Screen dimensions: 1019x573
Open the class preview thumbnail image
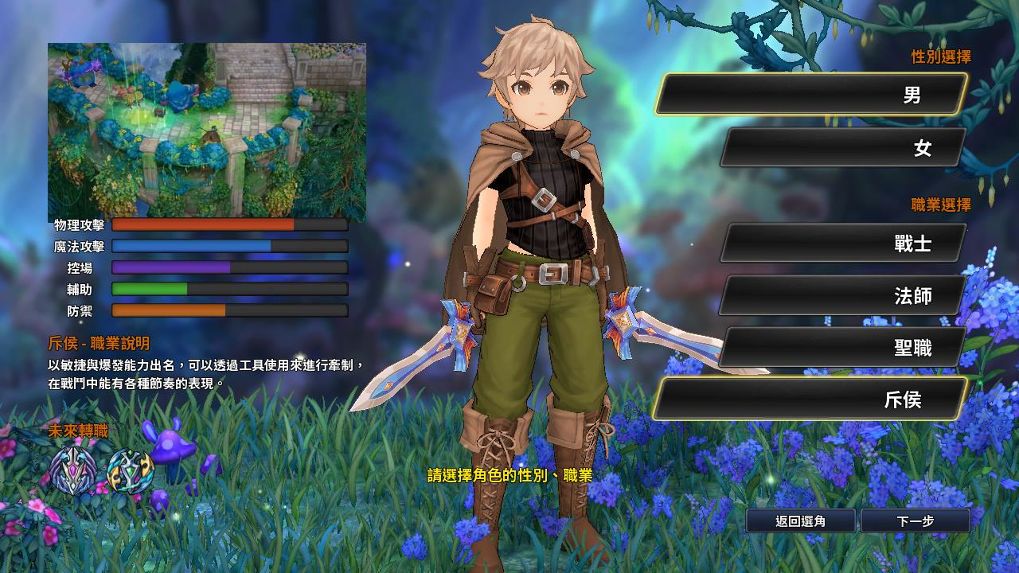207,131
